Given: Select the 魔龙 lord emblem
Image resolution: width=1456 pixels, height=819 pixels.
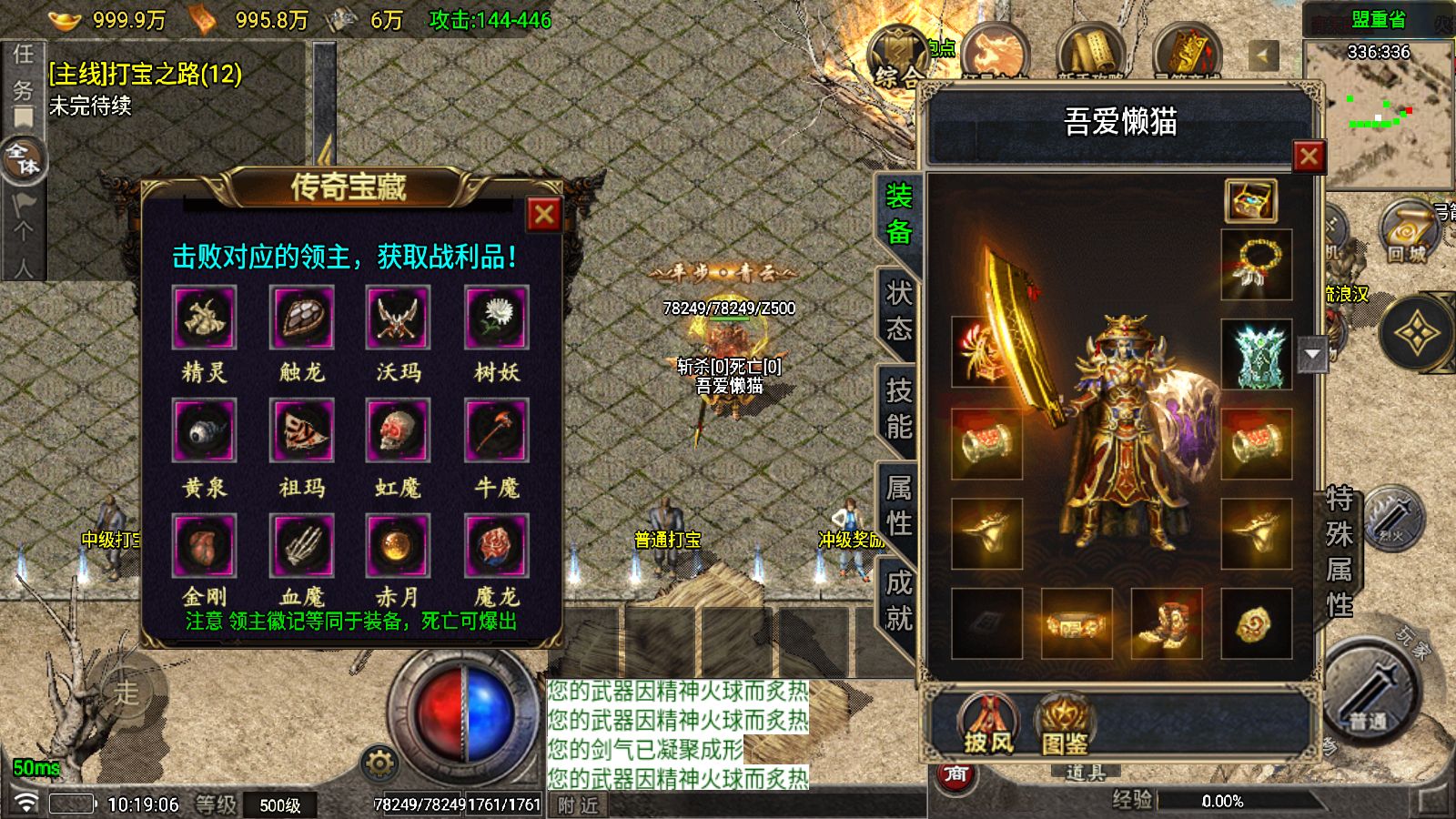Looking at the screenshot, I should point(496,545).
